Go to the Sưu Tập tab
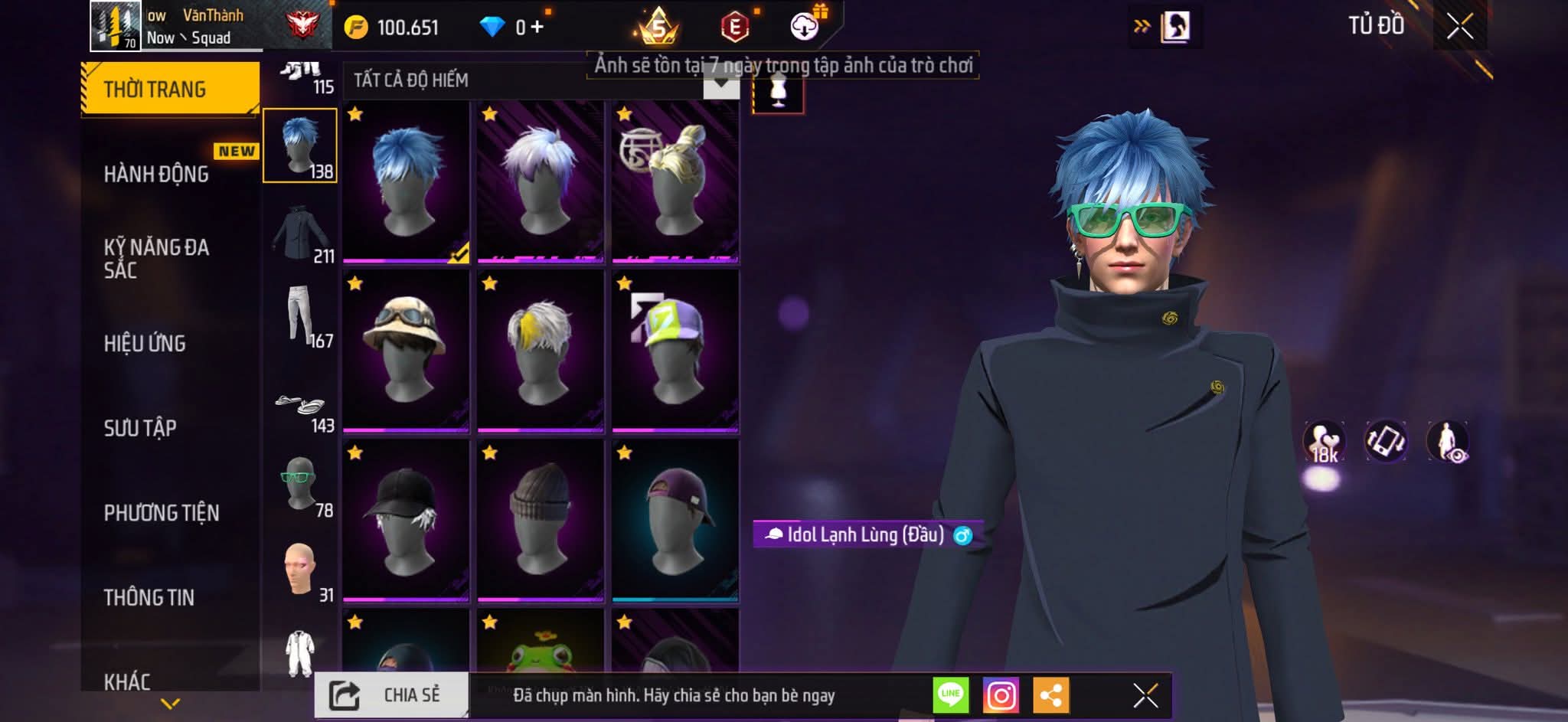This screenshot has width=1568, height=722. (x=140, y=427)
